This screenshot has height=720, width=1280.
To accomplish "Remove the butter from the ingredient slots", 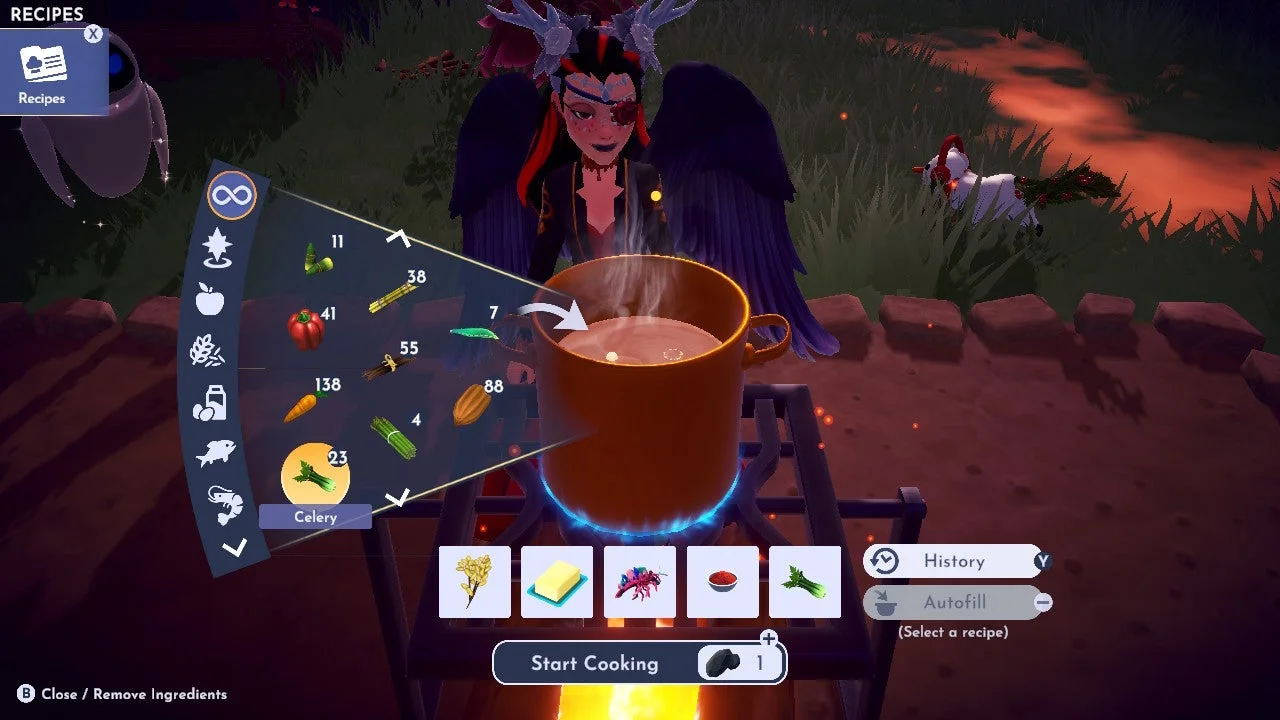I will point(557,582).
